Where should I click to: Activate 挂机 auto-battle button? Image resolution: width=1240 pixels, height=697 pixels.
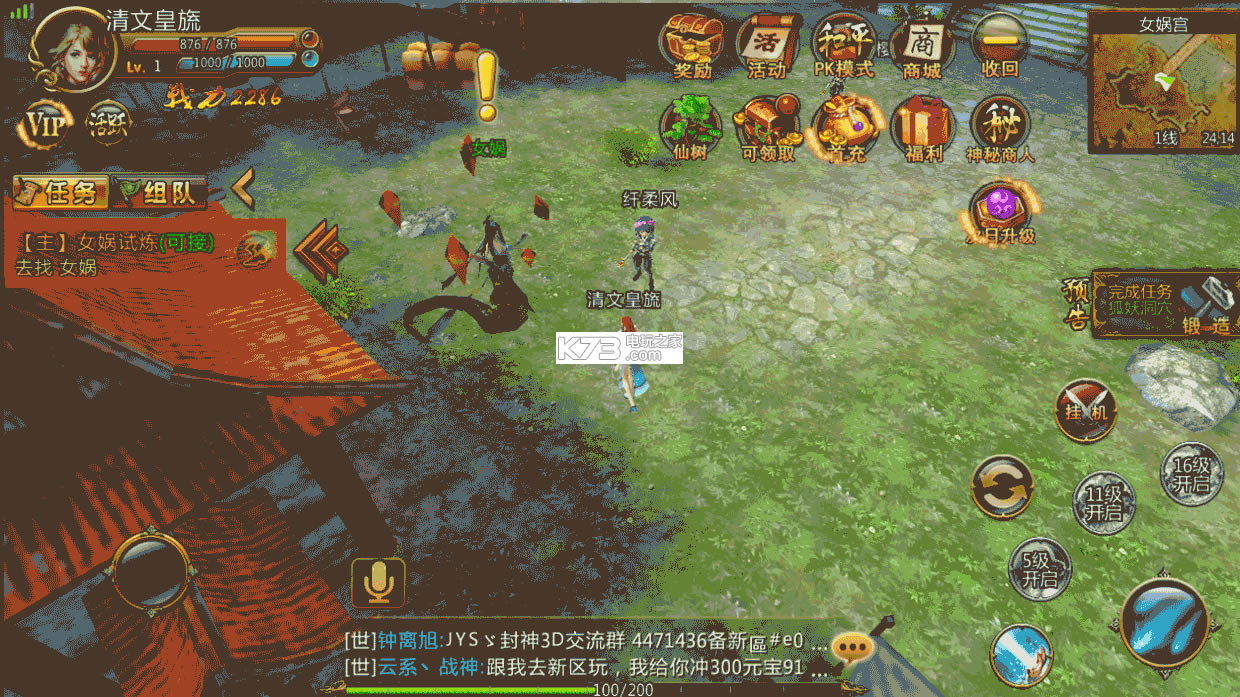click(1085, 410)
